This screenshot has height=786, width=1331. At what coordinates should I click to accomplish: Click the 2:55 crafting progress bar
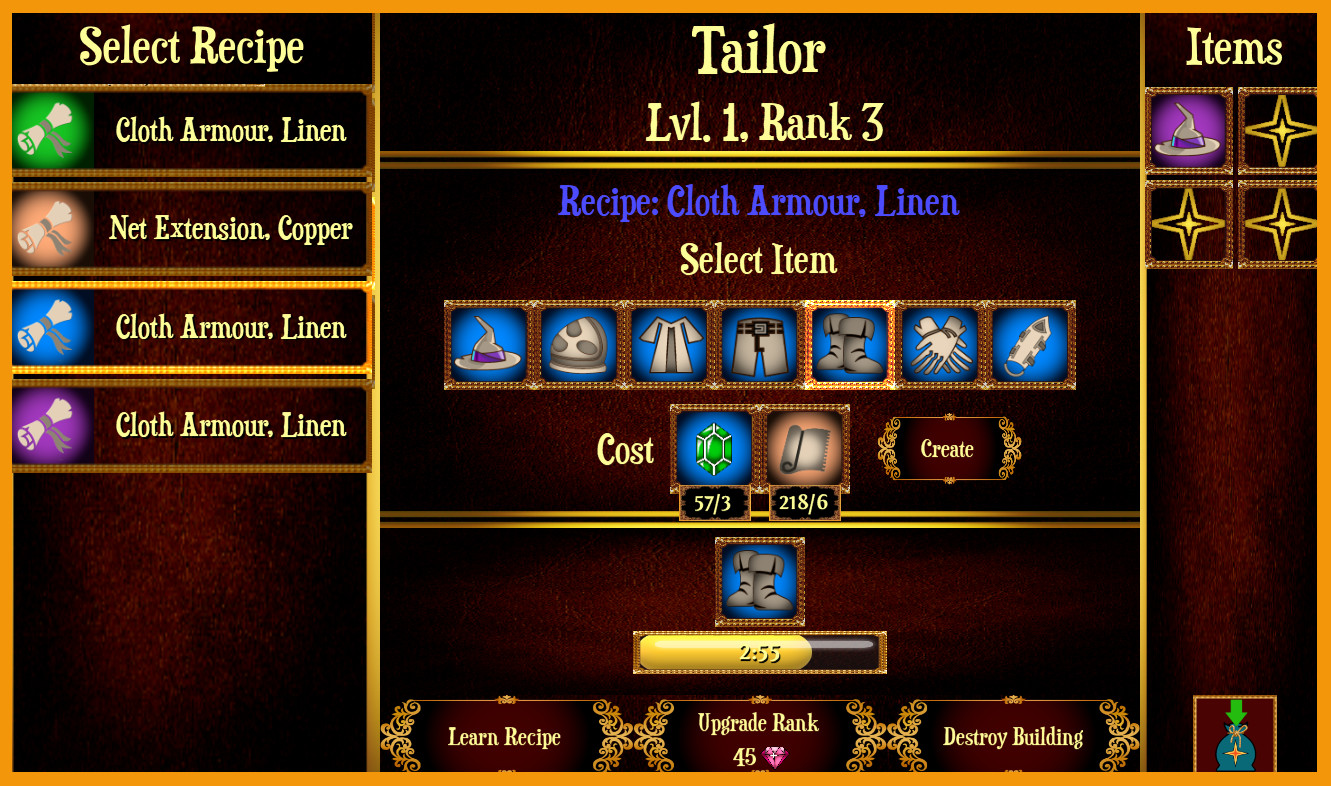pyautogui.click(x=758, y=652)
